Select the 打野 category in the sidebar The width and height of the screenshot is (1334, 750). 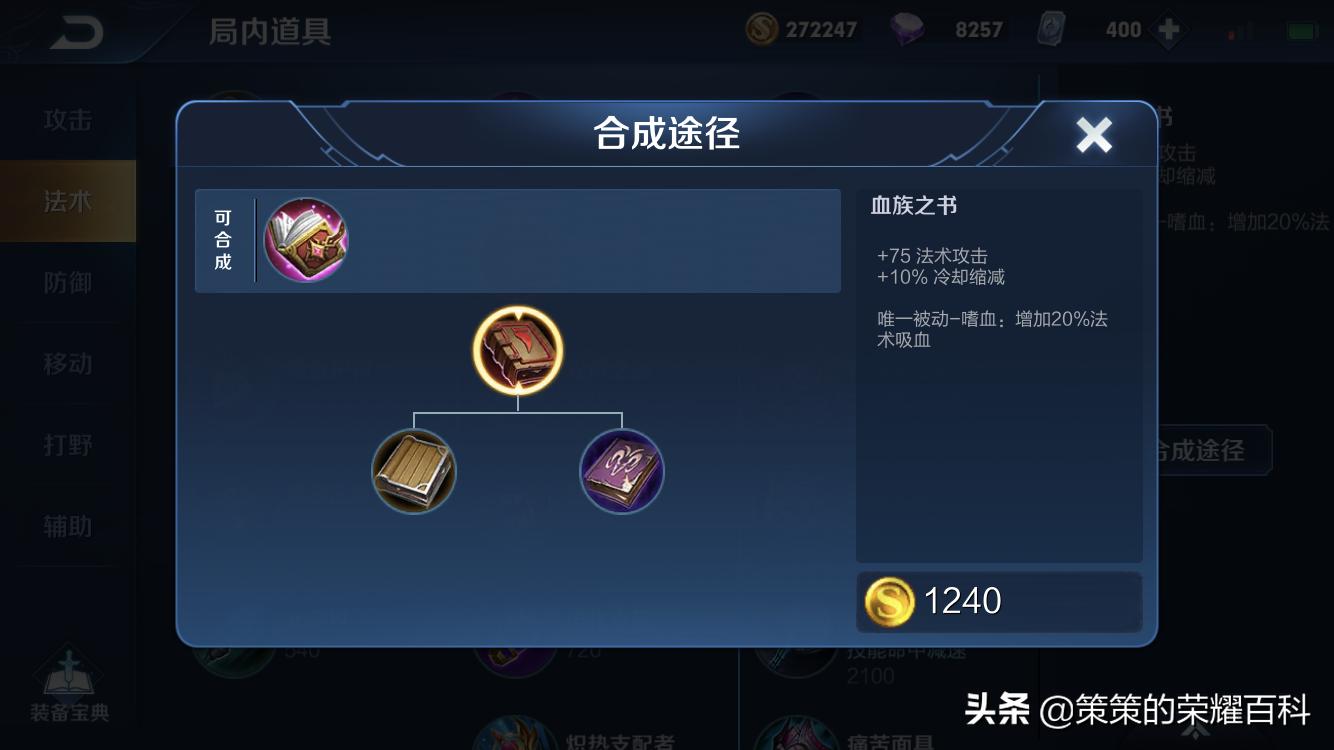[67, 446]
